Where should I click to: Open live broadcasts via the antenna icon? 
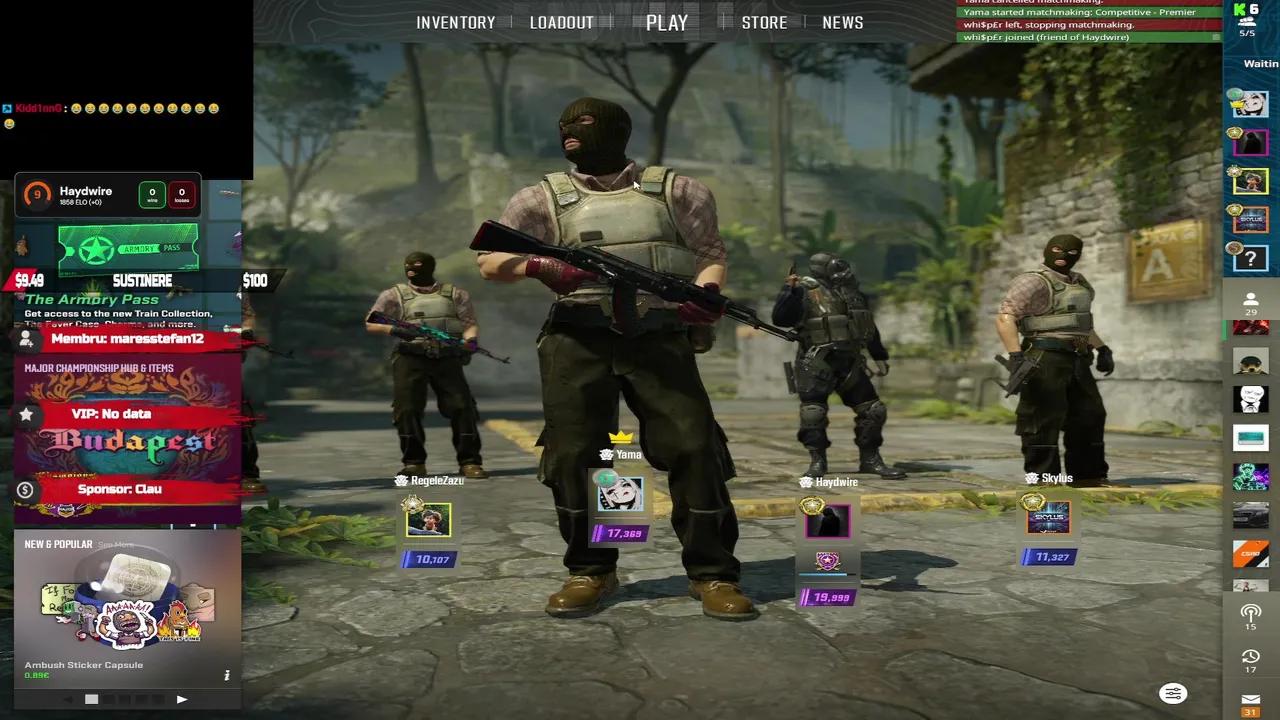1251,614
